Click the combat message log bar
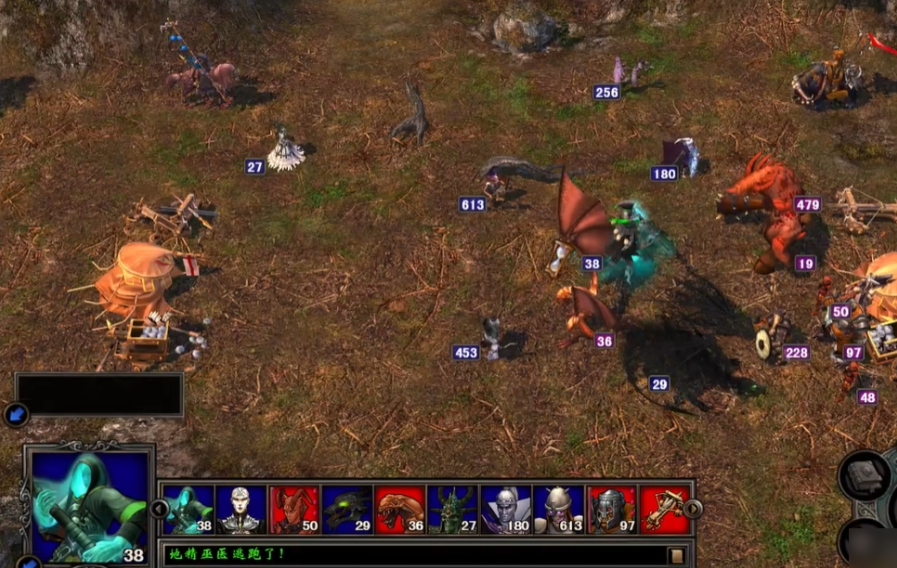Image resolution: width=897 pixels, height=568 pixels. (x=415, y=554)
